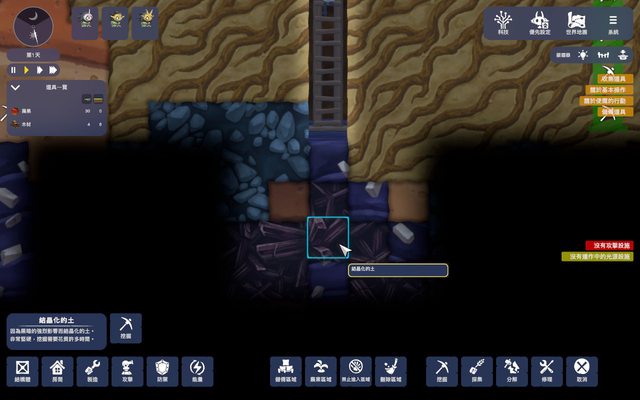Select the 修理 repair command
Image resolution: width=640 pixels, height=400 pixels.
click(x=546, y=371)
